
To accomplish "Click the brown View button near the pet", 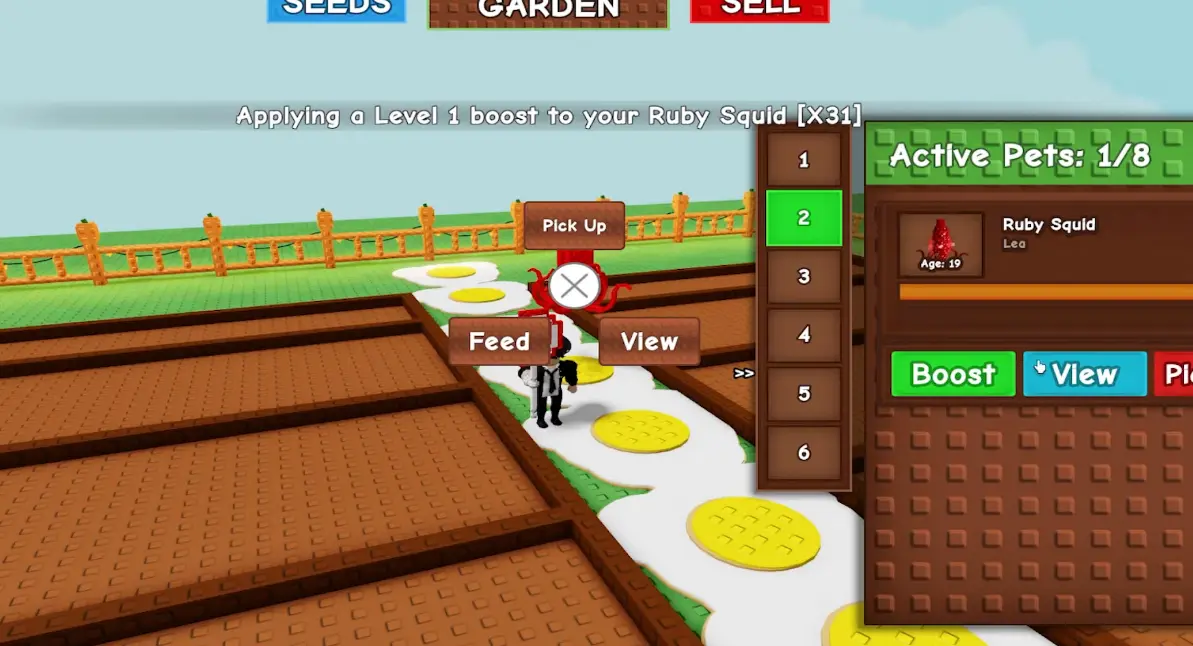I will pyautogui.click(x=649, y=342).
